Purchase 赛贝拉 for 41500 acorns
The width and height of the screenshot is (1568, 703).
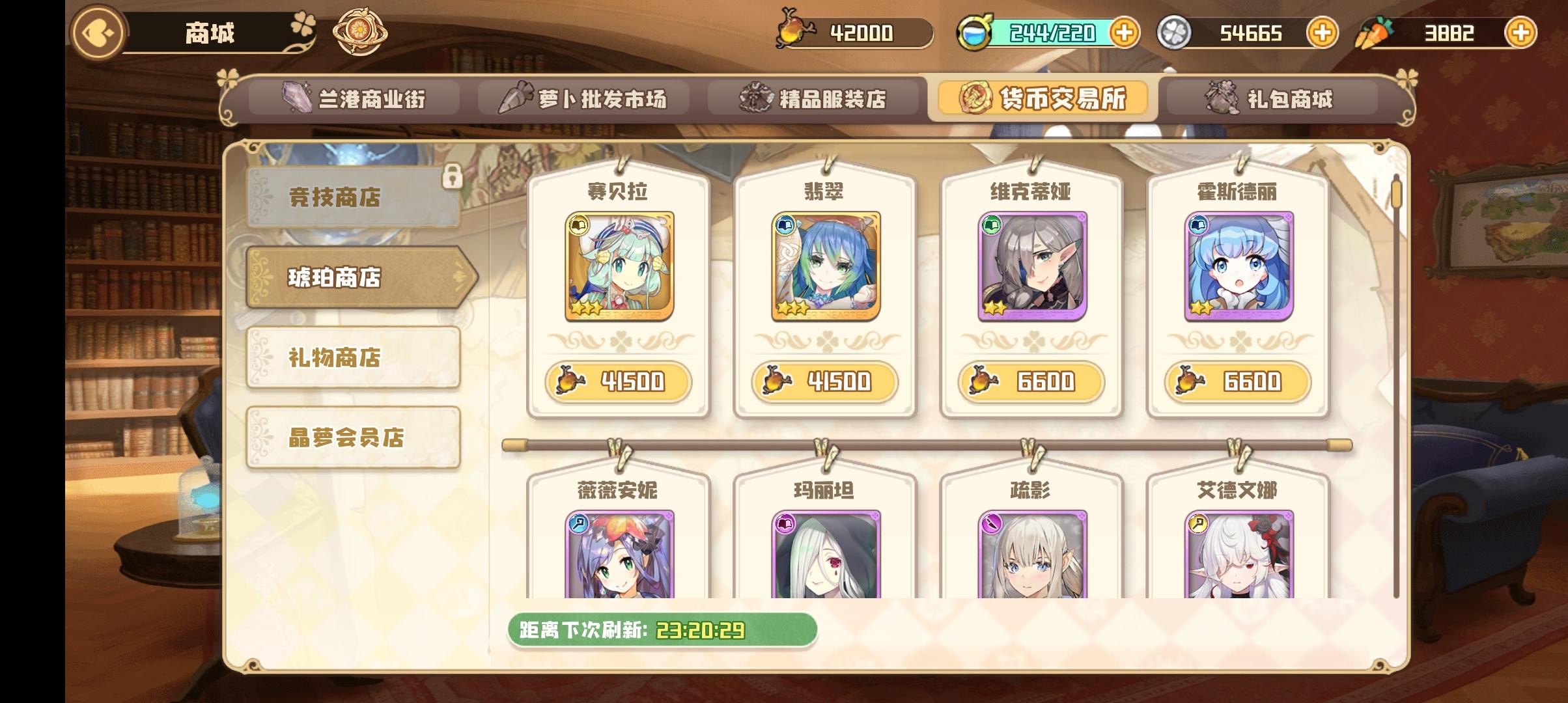tap(619, 383)
